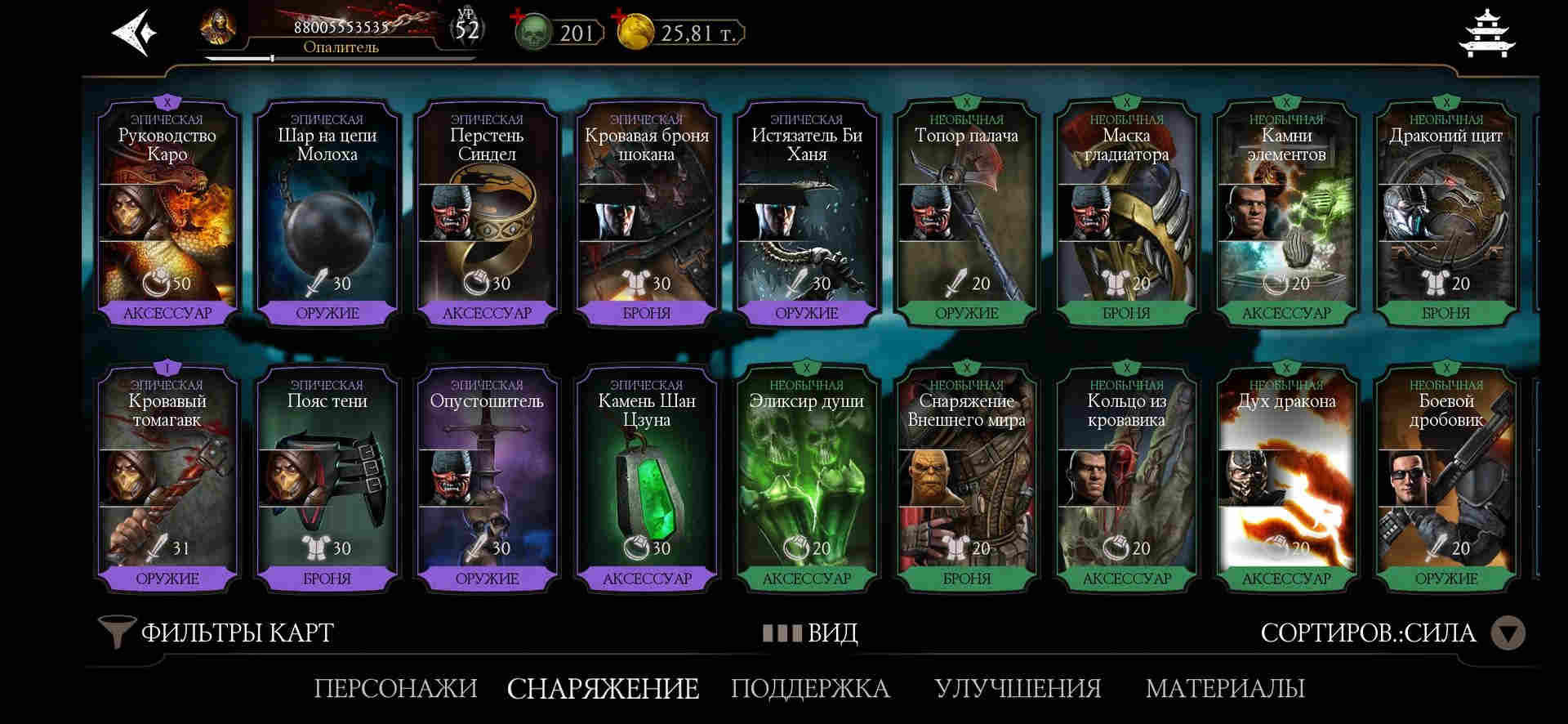The image size is (1568, 724).
Task: Switch to the Материалы tab
Action: coord(1225,688)
